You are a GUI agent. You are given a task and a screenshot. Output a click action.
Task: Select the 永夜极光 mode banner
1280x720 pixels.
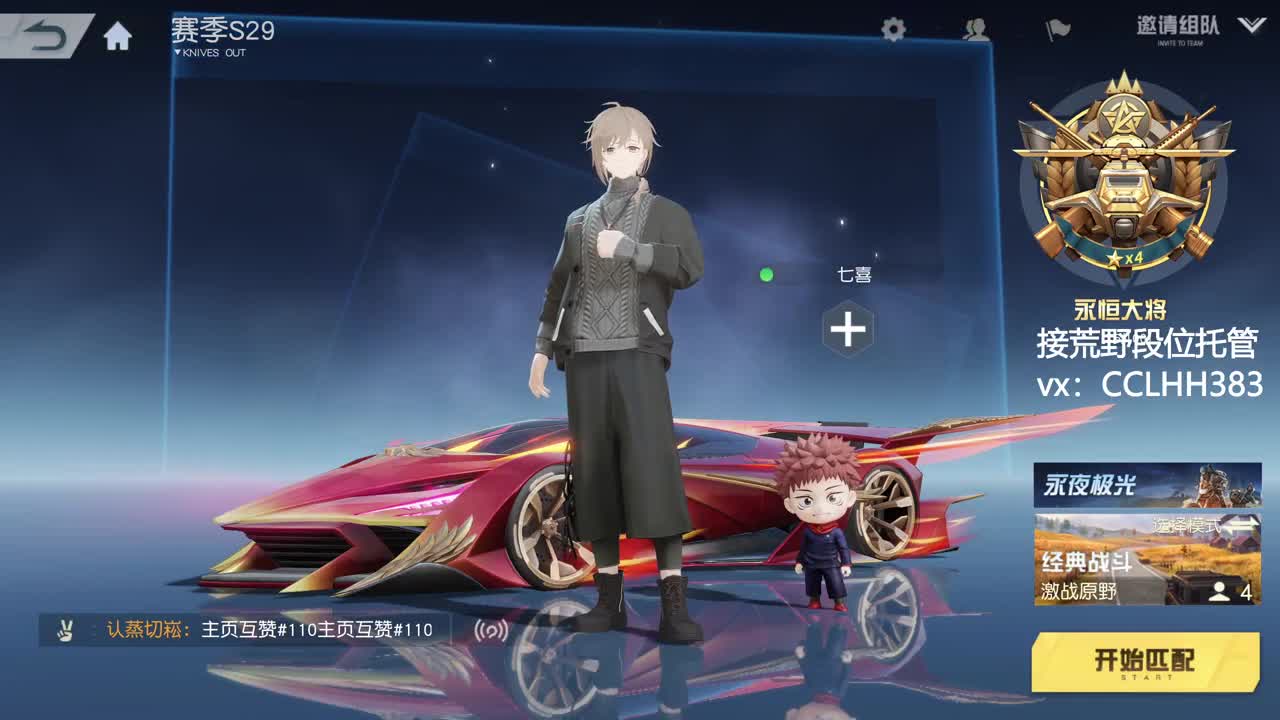point(1144,484)
